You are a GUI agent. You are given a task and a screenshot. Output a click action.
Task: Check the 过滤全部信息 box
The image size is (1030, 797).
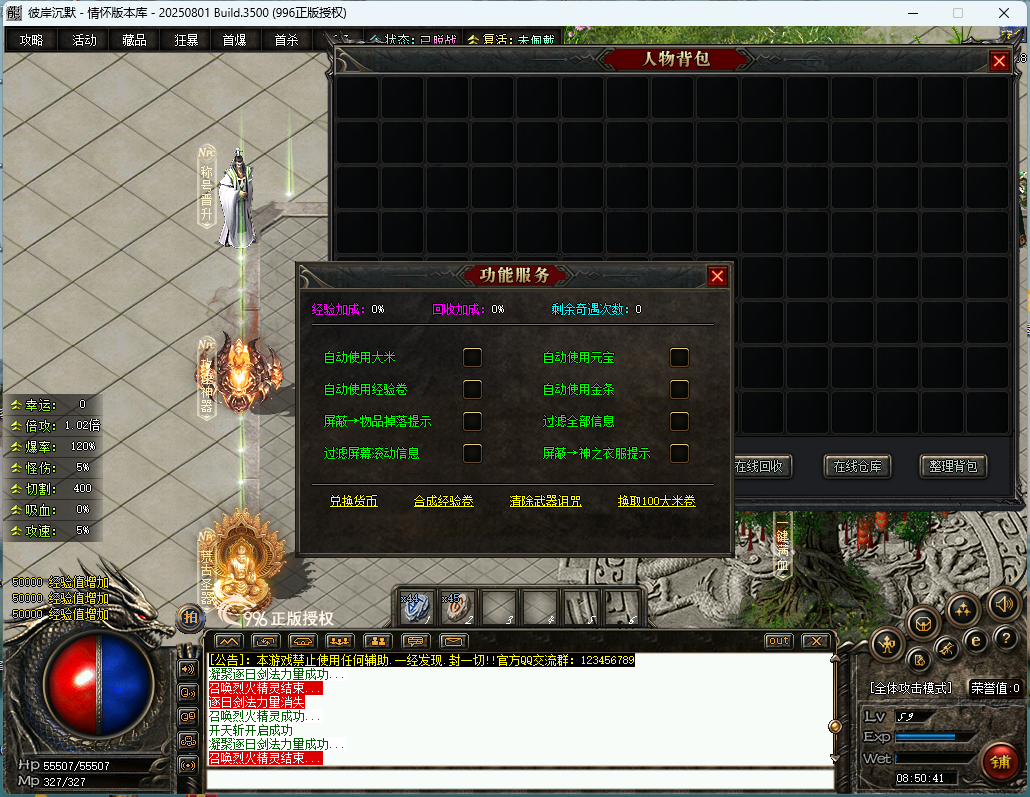[x=679, y=421]
